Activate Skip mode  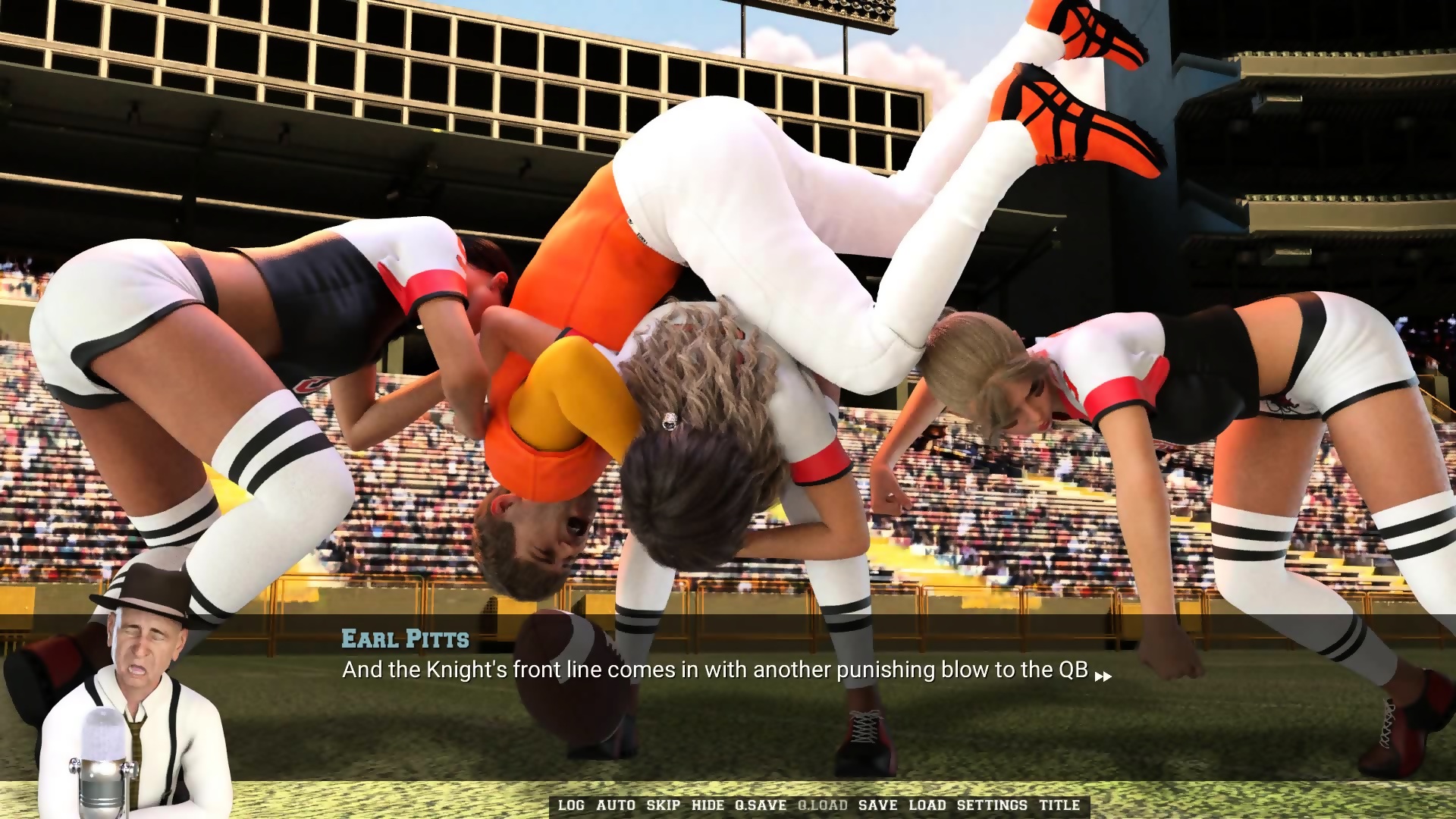click(x=664, y=805)
